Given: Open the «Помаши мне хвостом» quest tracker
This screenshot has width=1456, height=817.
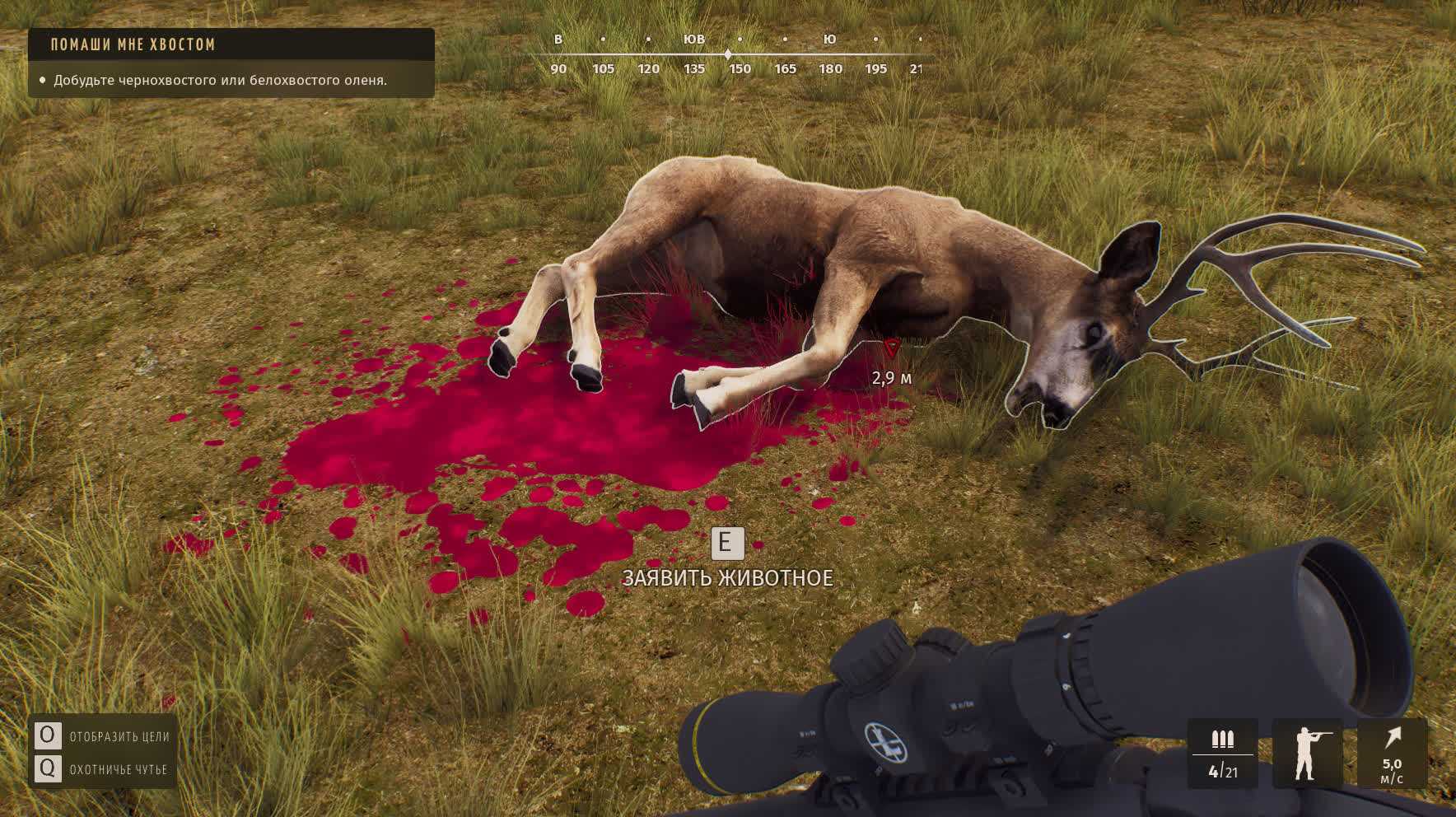Looking at the screenshot, I should coord(133,44).
